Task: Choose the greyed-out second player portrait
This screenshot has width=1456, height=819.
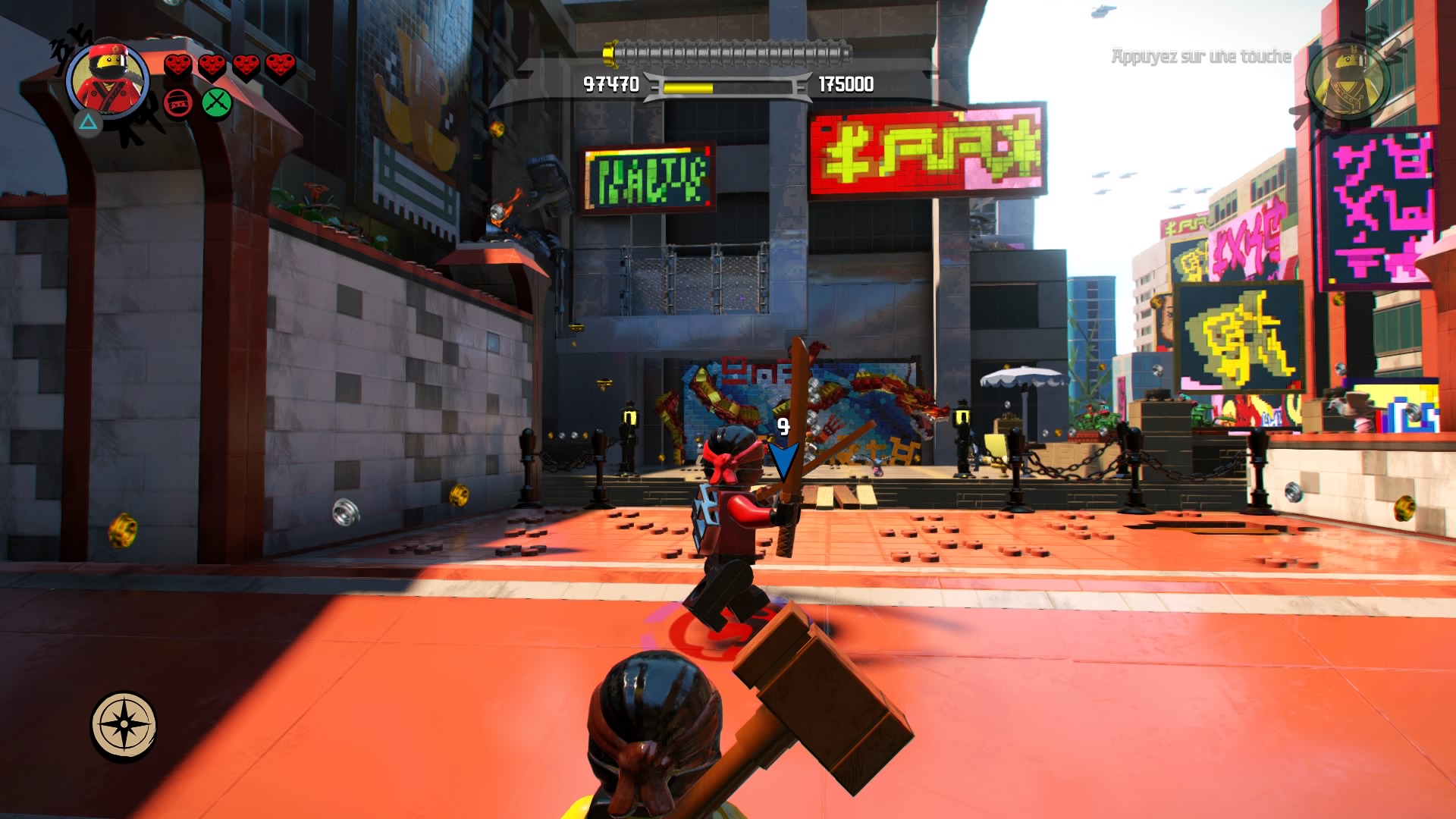Action: click(1348, 80)
